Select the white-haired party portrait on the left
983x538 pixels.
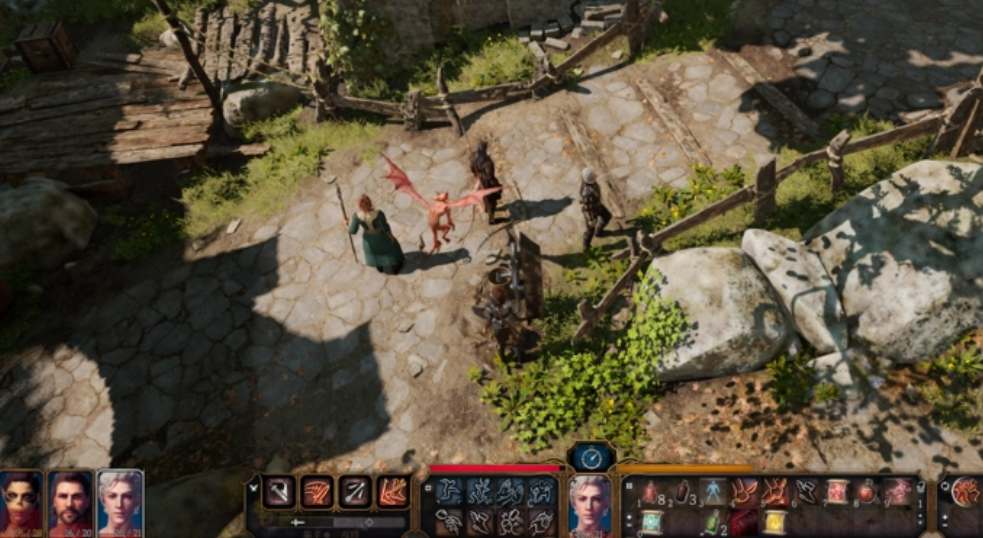120,500
